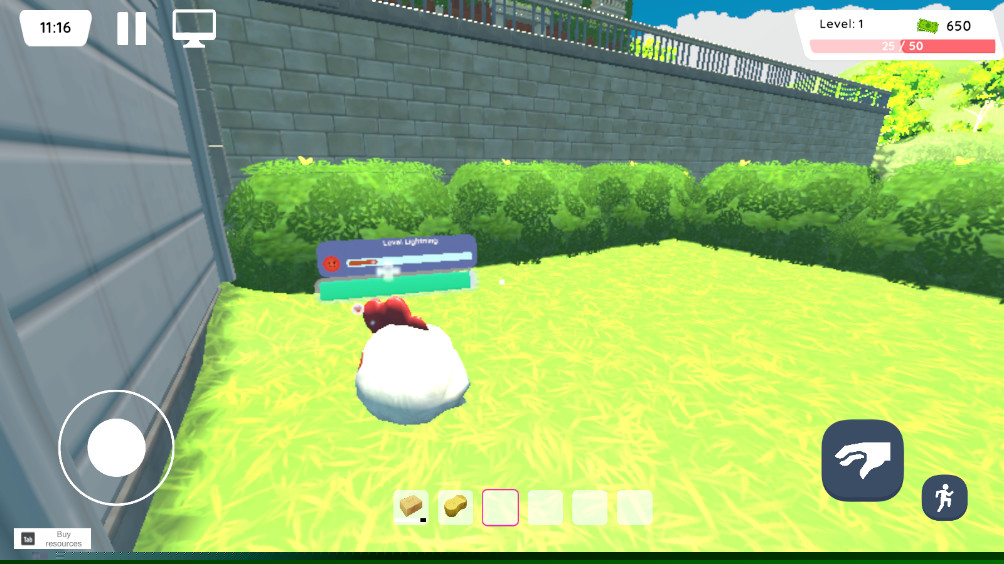Choose the pink-outlined empty hotbar slot
The image size is (1004, 564).
coord(500,507)
